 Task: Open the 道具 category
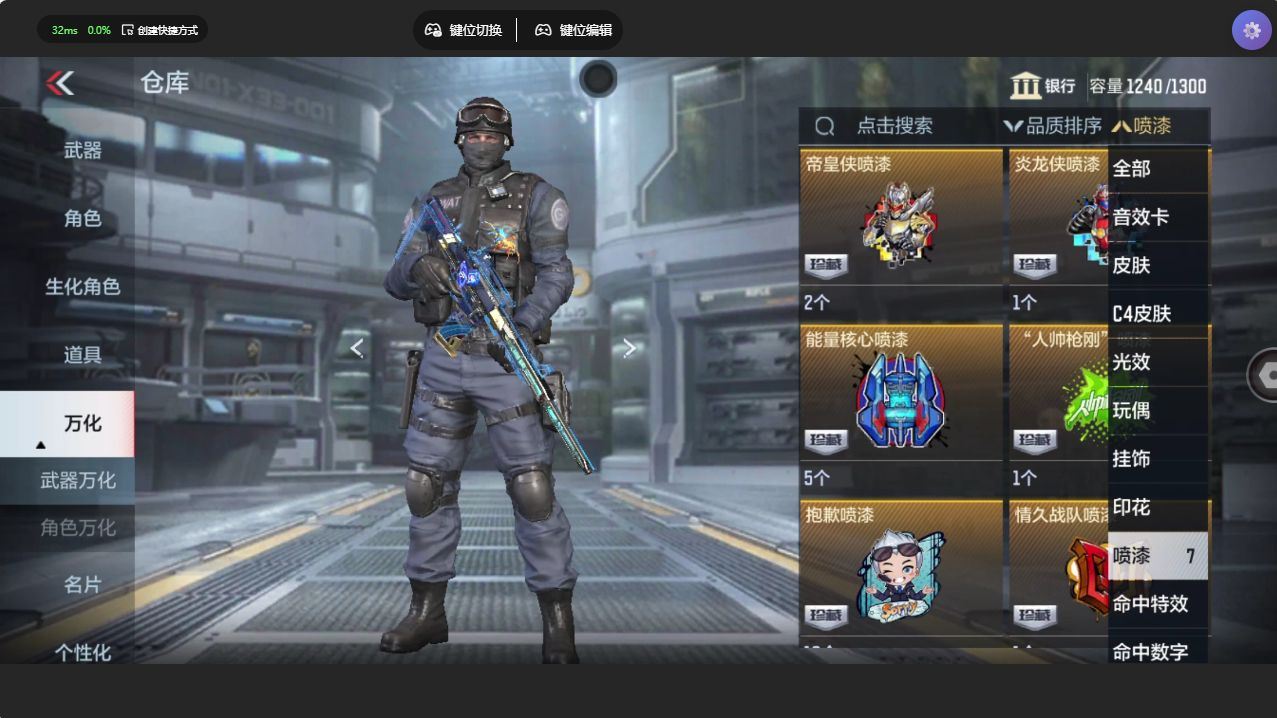[x=82, y=355]
